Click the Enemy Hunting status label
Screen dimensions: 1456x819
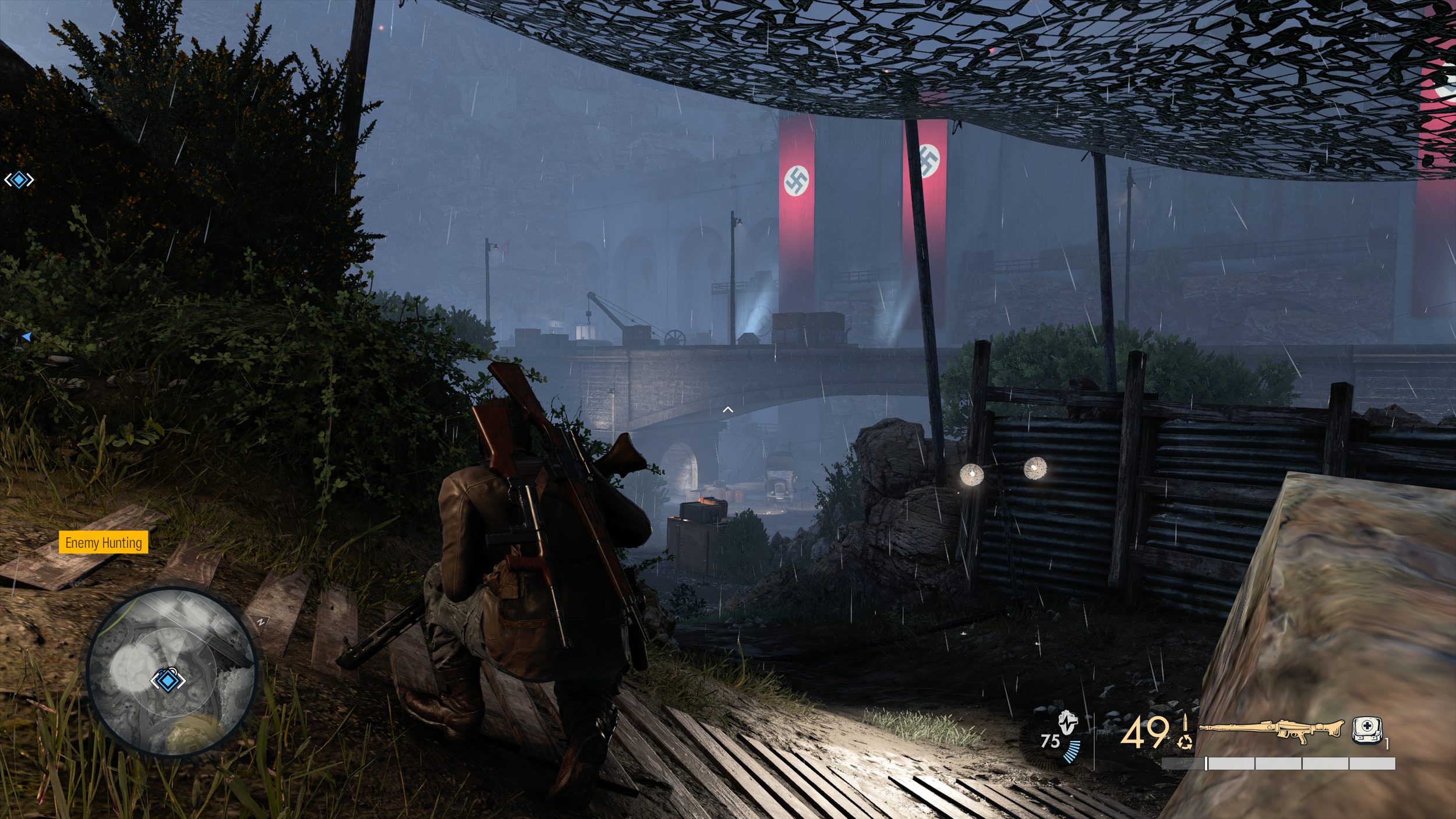[104, 542]
